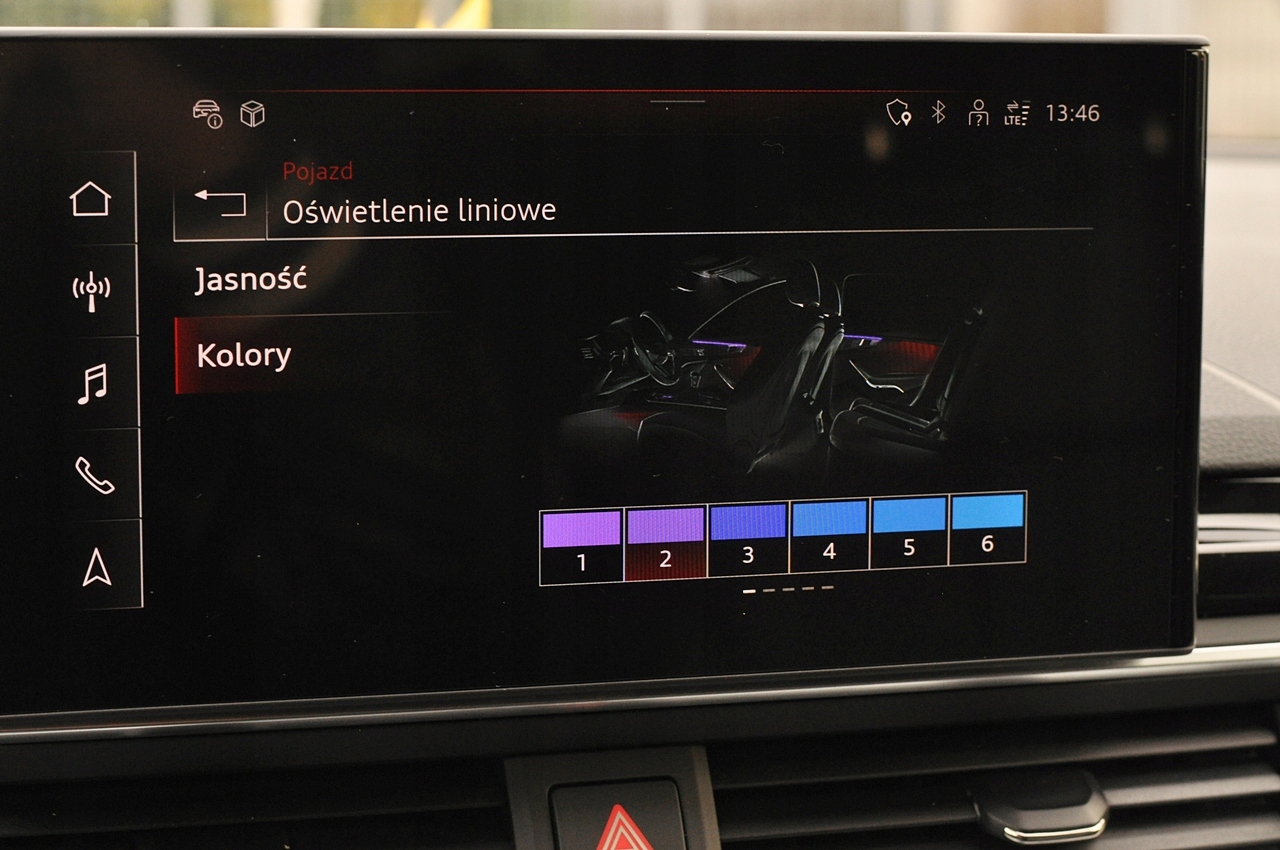Open the phone menu
The height and width of the screenshot is (850, 1280).
[94, 475]
